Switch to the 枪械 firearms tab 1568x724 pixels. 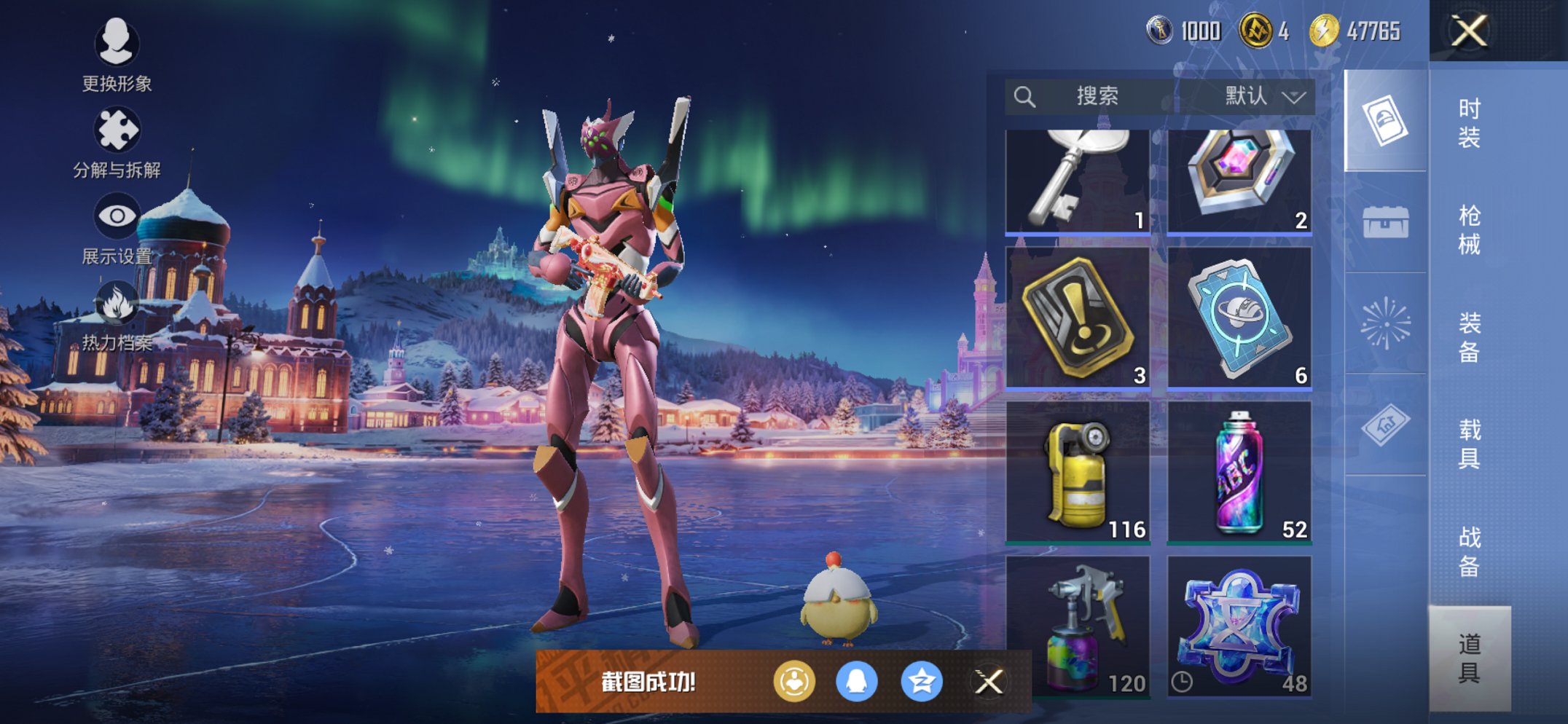(x=1469, y=229)
